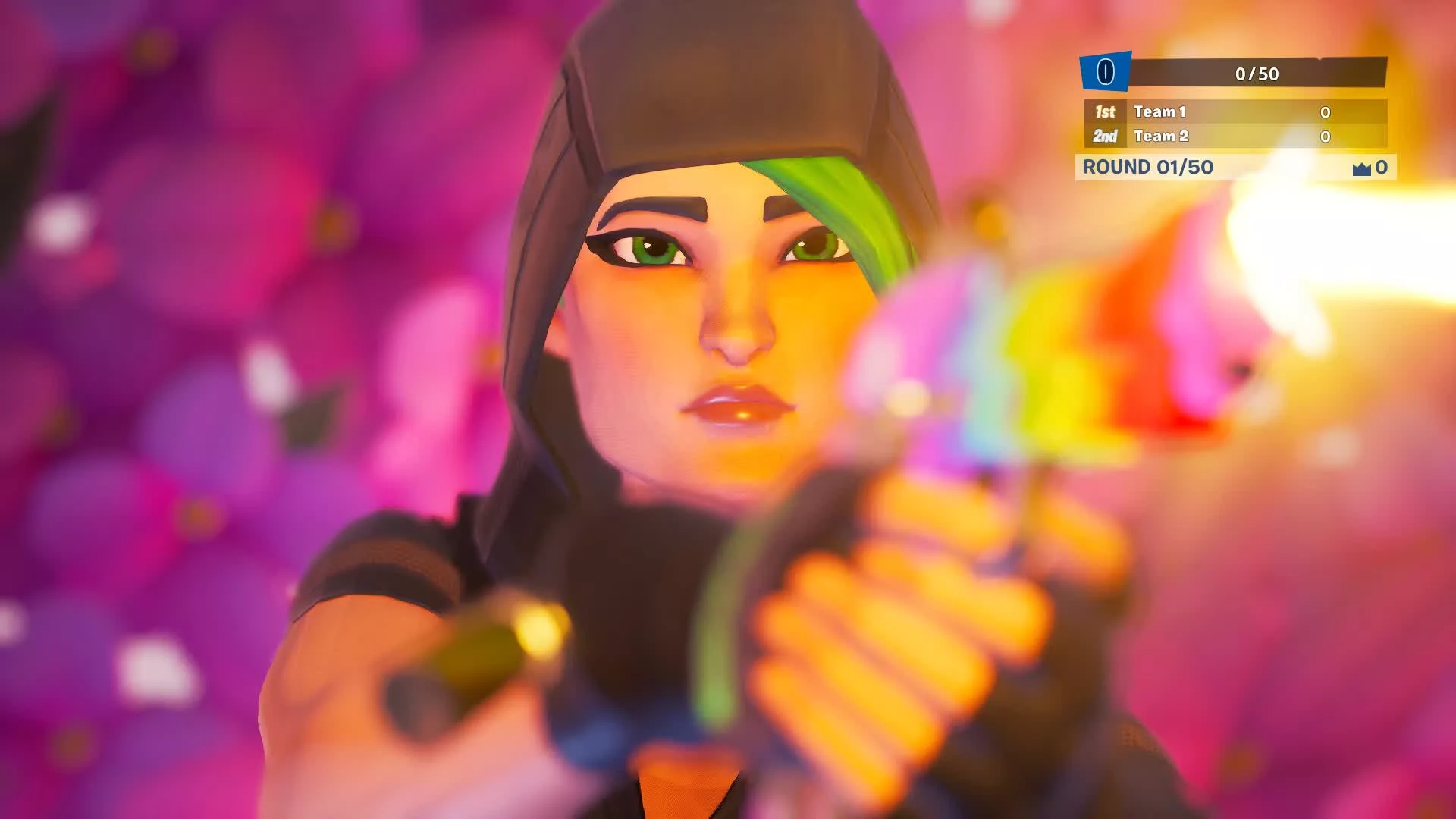Click the gold 1st place rank badge
The width and height of the screenshot is (1456, 819).
[1104, 112]
